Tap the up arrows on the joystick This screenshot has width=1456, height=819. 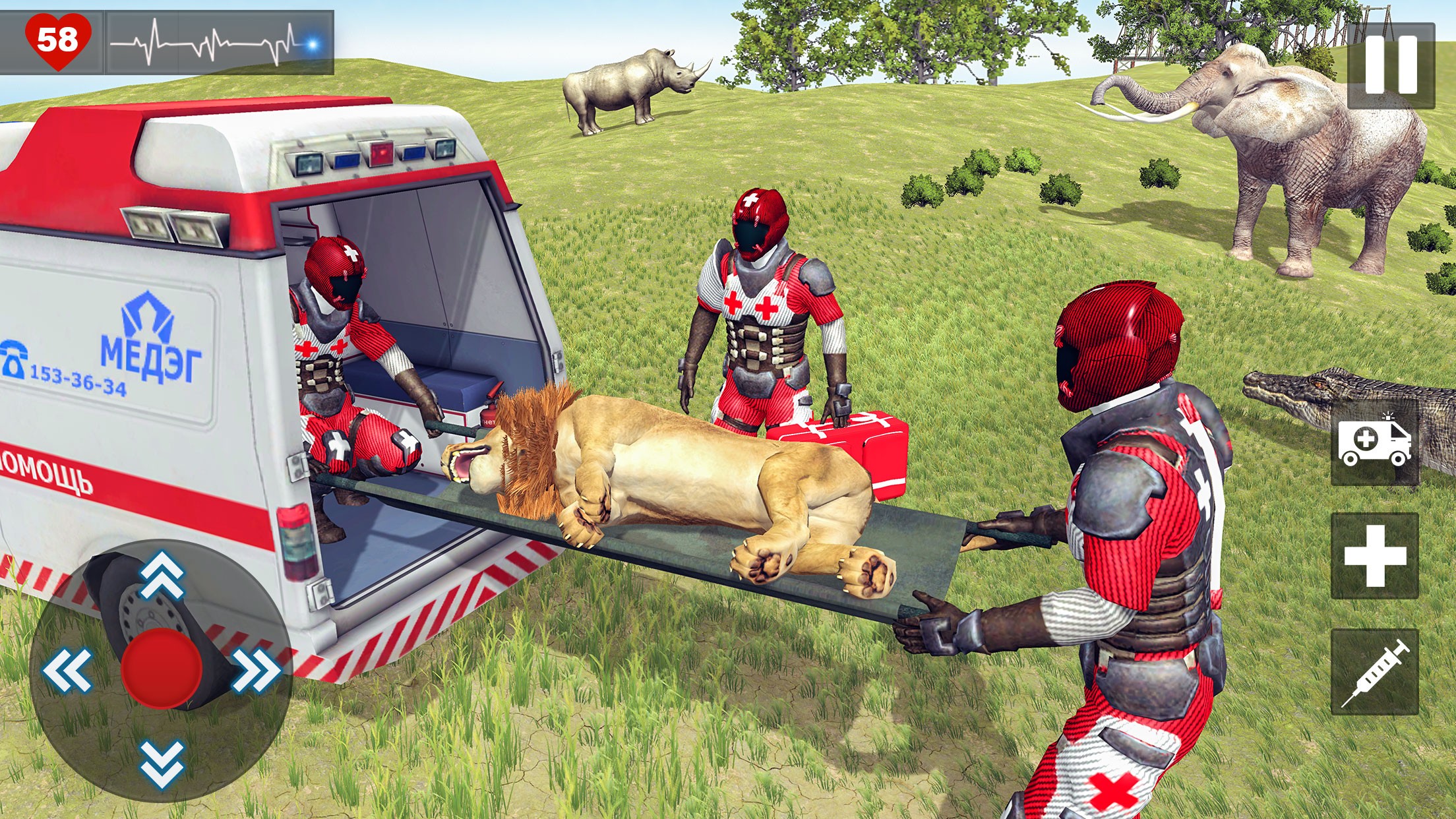(x=162, y=574)
